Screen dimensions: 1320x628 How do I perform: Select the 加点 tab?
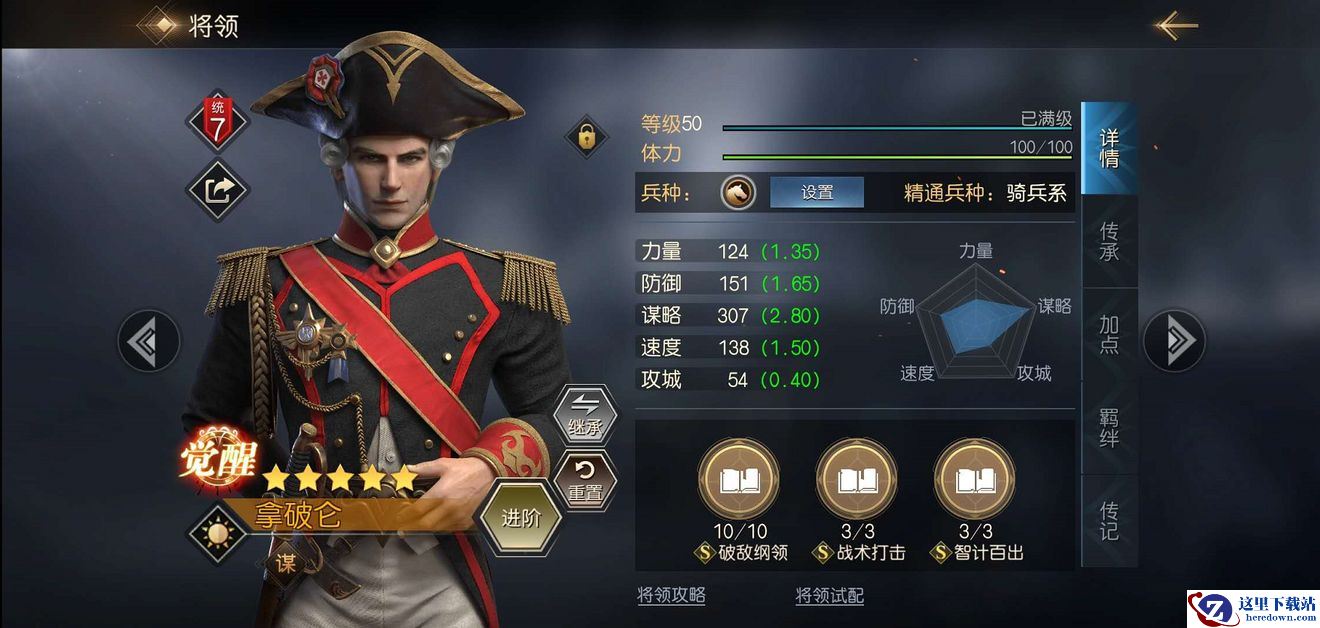coord(1109,334)
